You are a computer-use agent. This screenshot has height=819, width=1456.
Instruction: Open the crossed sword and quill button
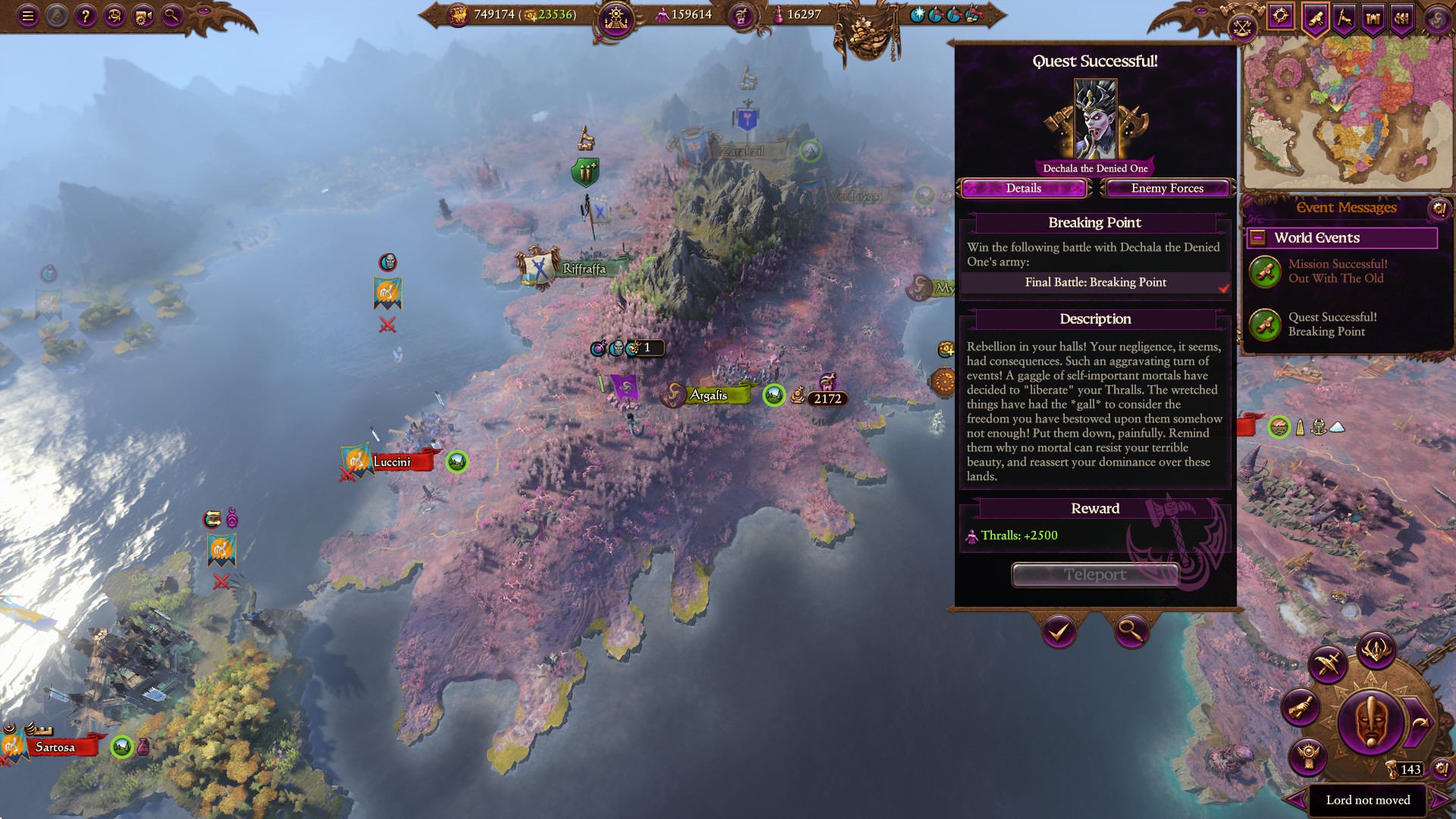pos(1327,664)
